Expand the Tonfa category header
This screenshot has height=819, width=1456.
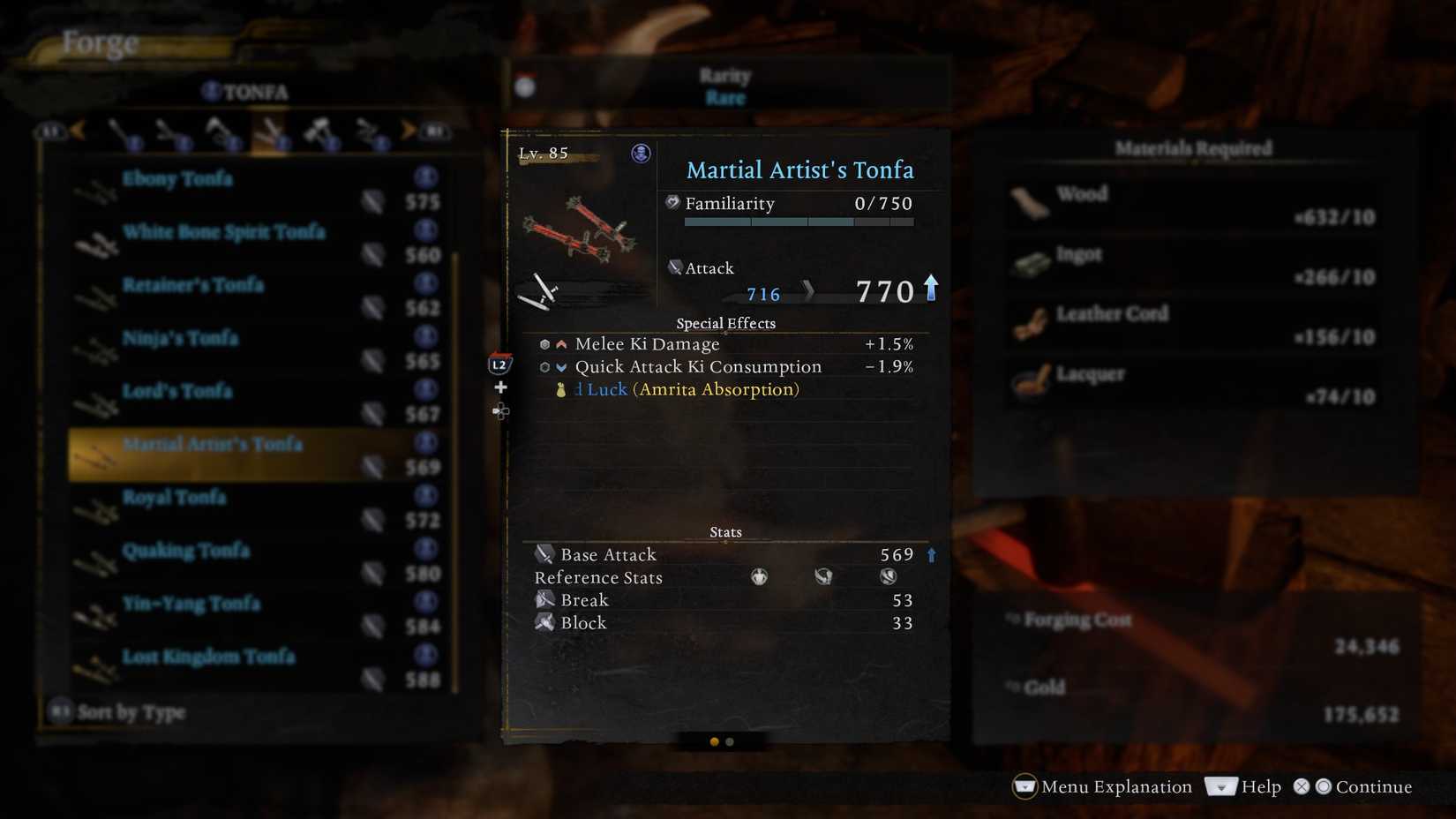pyautogui.click(x=247, y=90)
